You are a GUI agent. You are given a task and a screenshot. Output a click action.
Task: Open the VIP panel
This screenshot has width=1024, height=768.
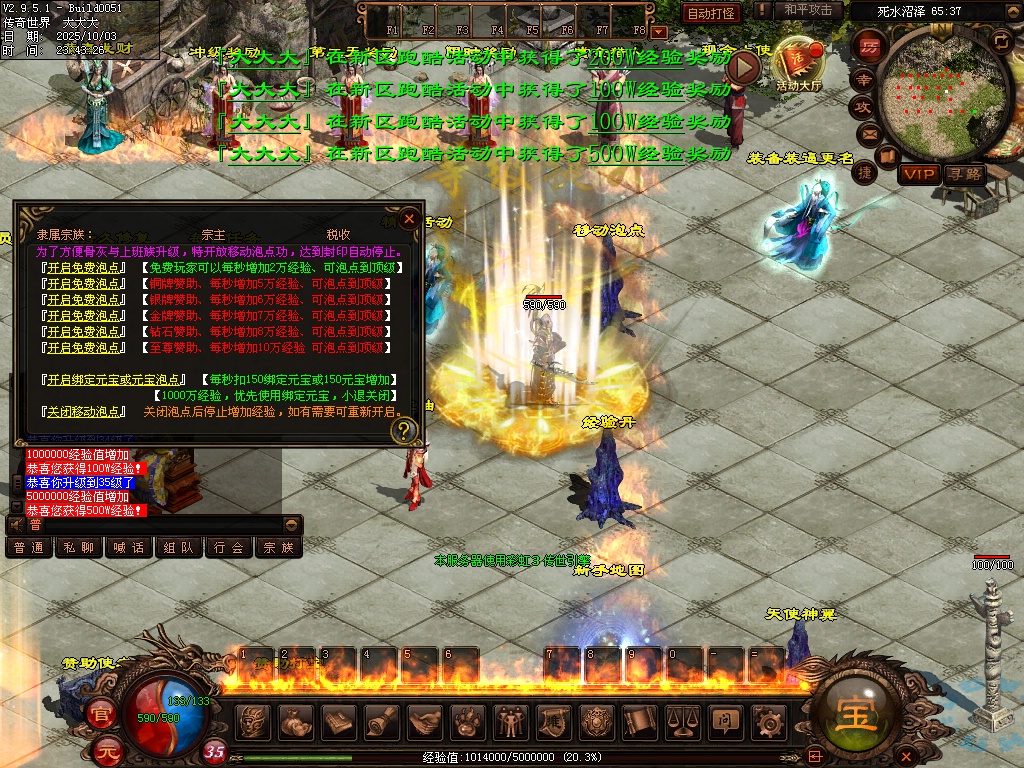pos(918,174)
